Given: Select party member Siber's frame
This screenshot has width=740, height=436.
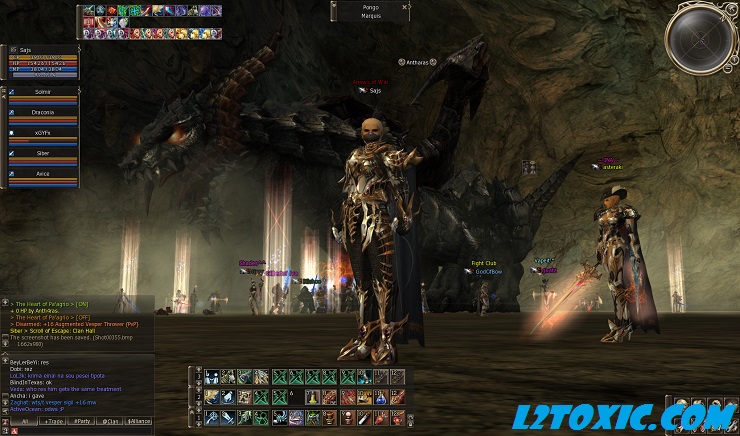Looking at the screenshot, I should 42,154.
